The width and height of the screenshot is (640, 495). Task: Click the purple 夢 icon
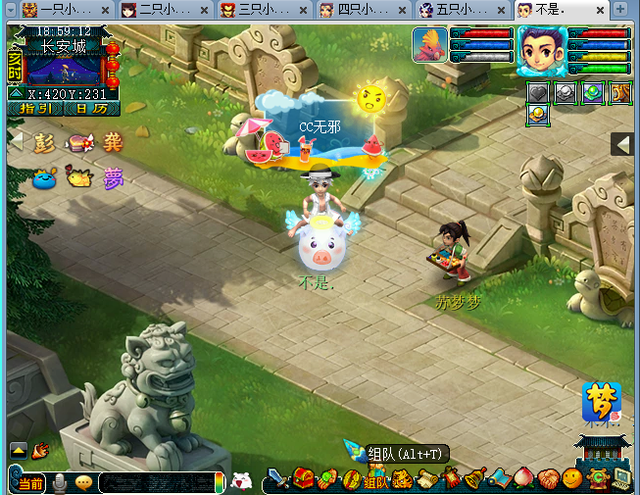click(112, 179)
